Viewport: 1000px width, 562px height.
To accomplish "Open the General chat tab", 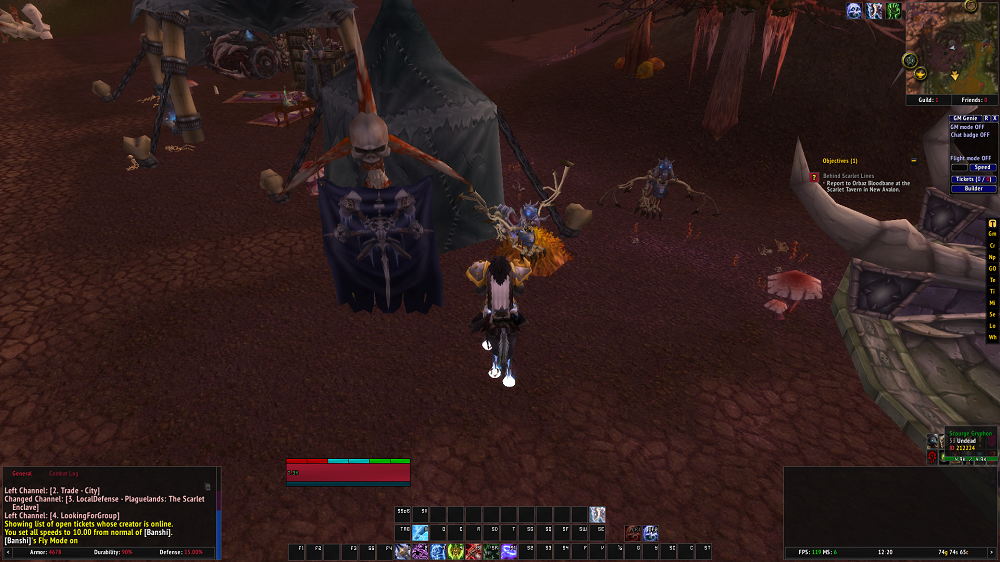I will (x=22, y=473).
